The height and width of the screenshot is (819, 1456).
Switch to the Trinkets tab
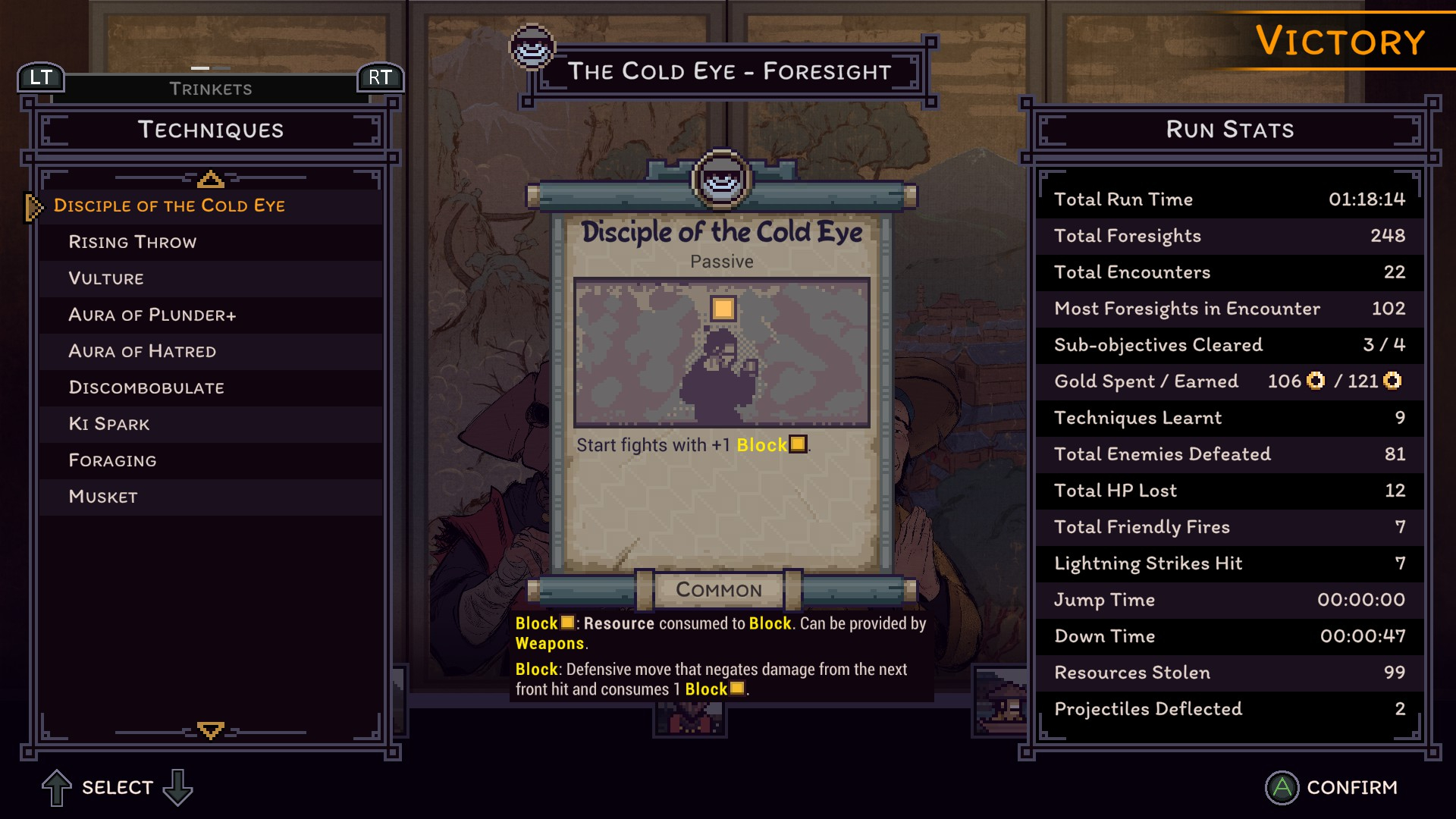point(211,89)
